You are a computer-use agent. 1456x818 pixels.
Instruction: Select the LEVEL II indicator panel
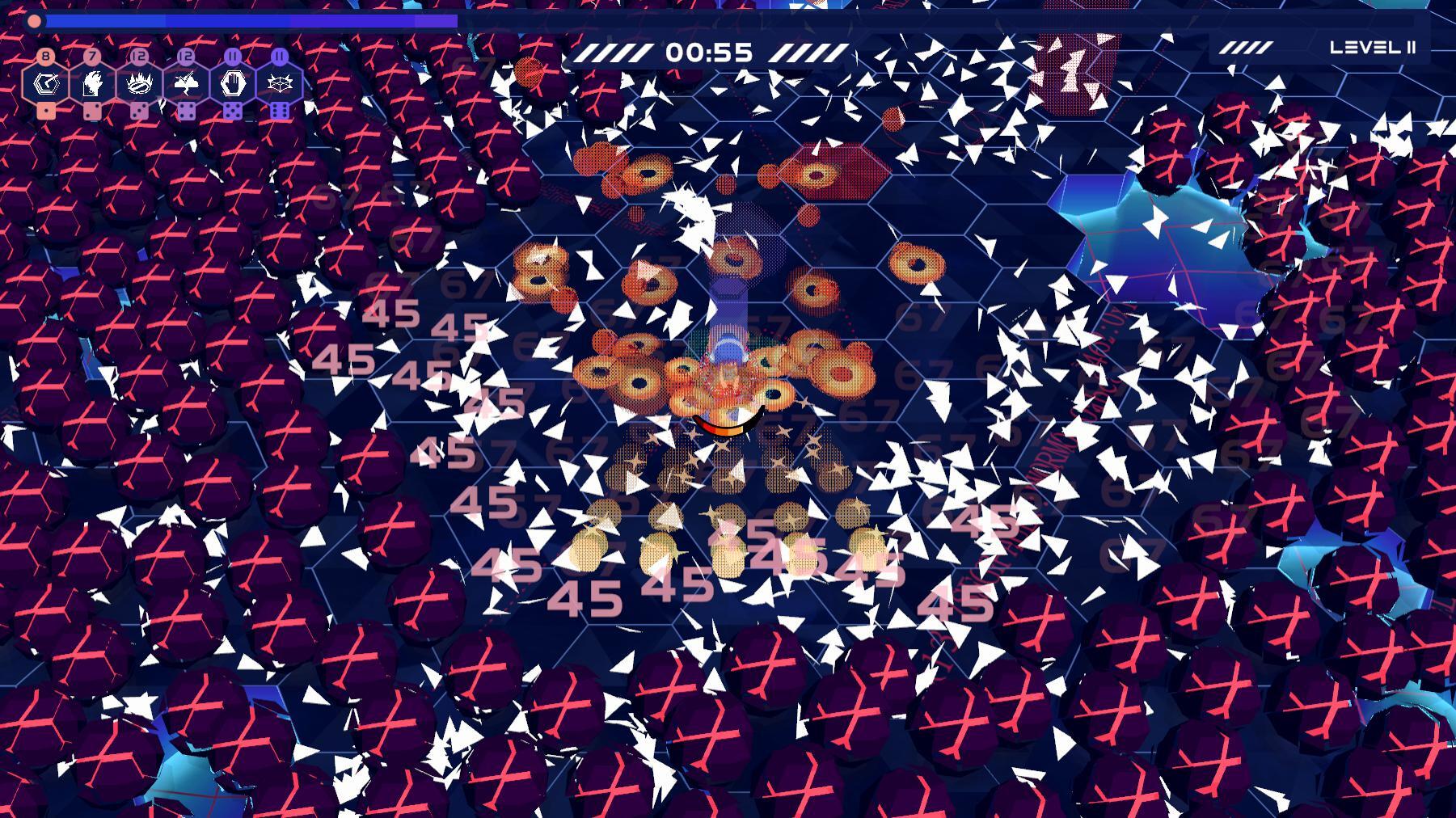1372,47
